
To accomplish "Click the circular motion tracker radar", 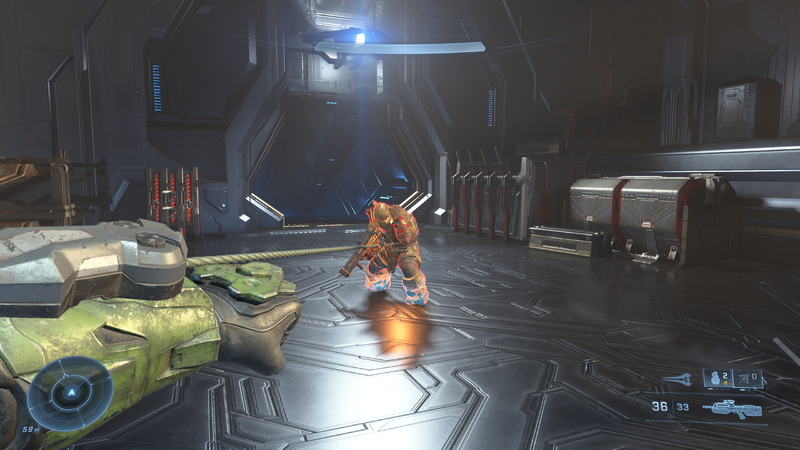I will tap(69, 393).
